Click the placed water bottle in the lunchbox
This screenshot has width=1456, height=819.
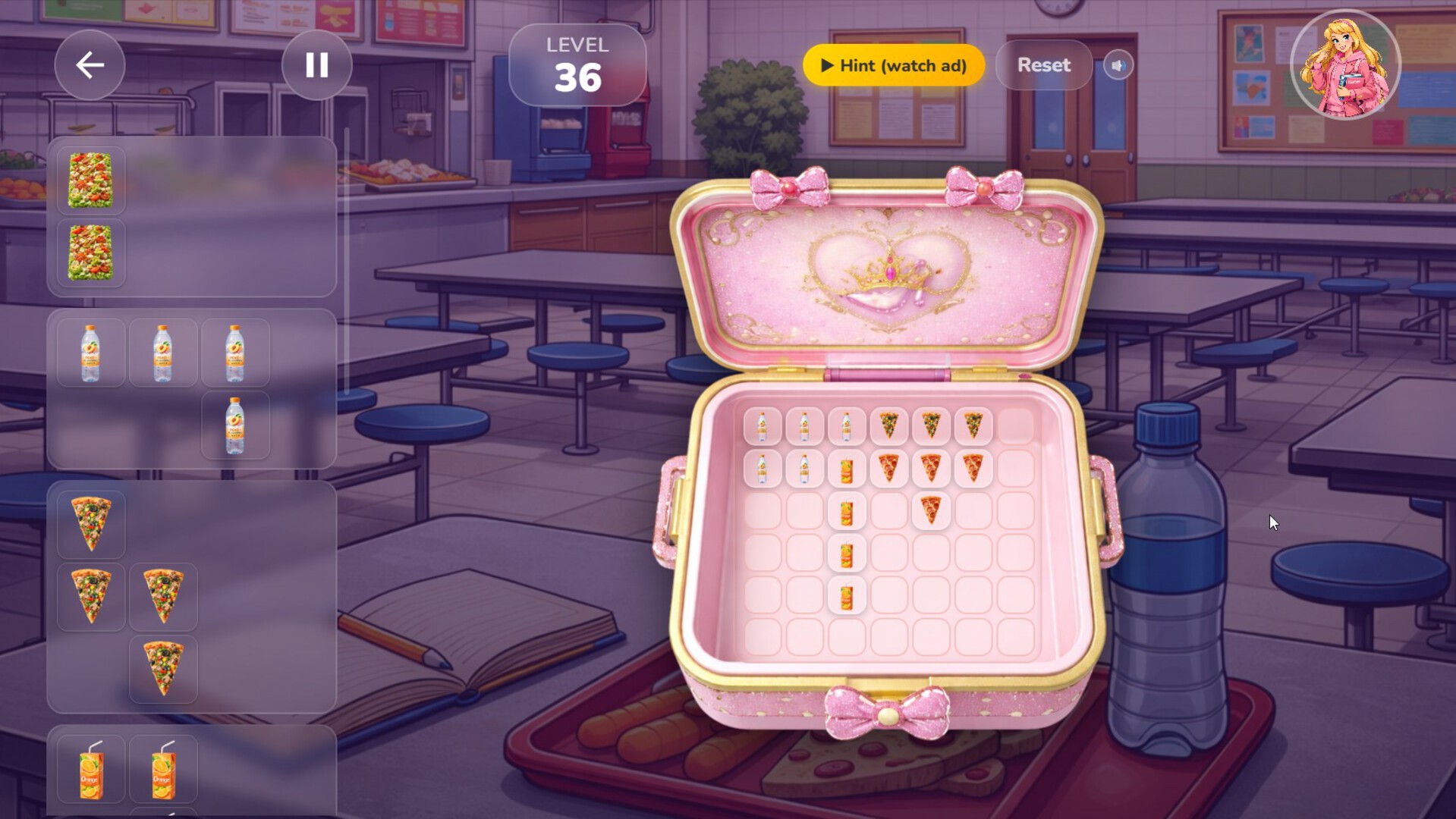click(761, 427)
